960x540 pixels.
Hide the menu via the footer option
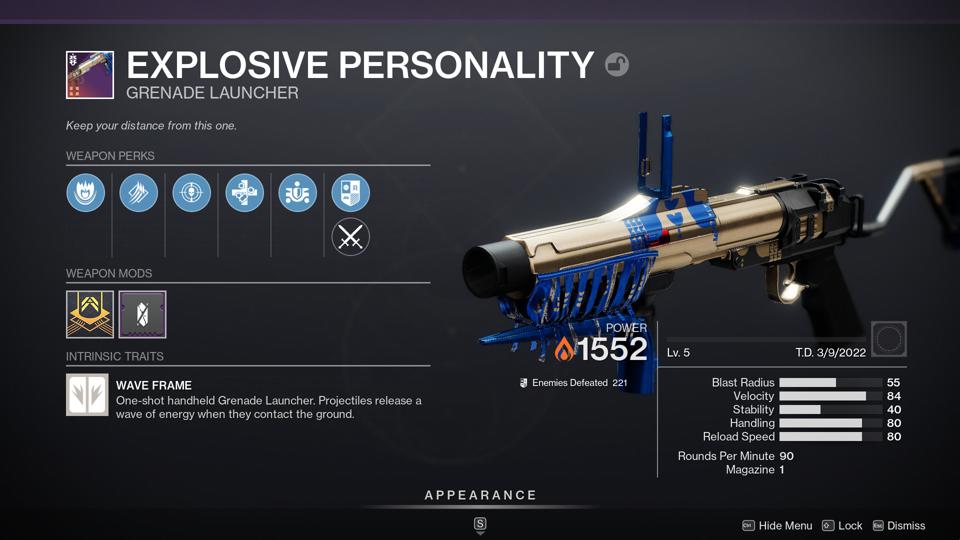[776, 526]
